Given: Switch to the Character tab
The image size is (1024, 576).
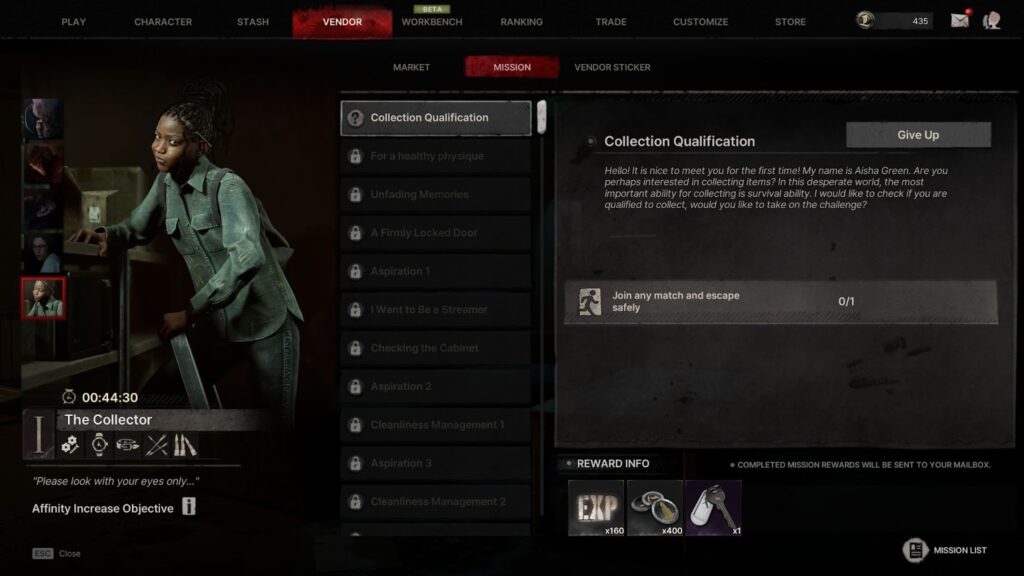Looking at the screenshot, I should 163,22.
